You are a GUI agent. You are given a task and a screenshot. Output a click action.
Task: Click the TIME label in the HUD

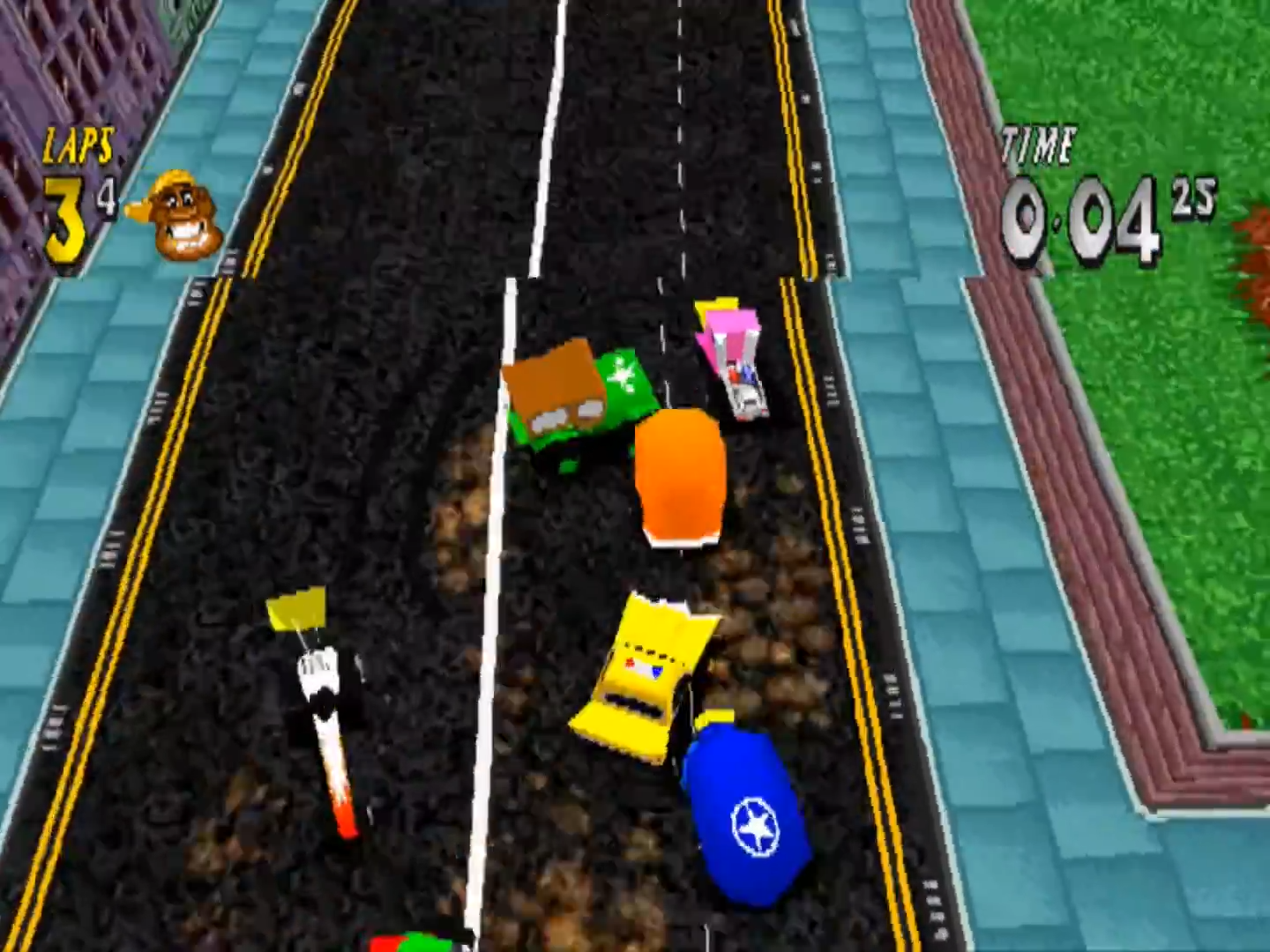click(x=1039, y=143)
